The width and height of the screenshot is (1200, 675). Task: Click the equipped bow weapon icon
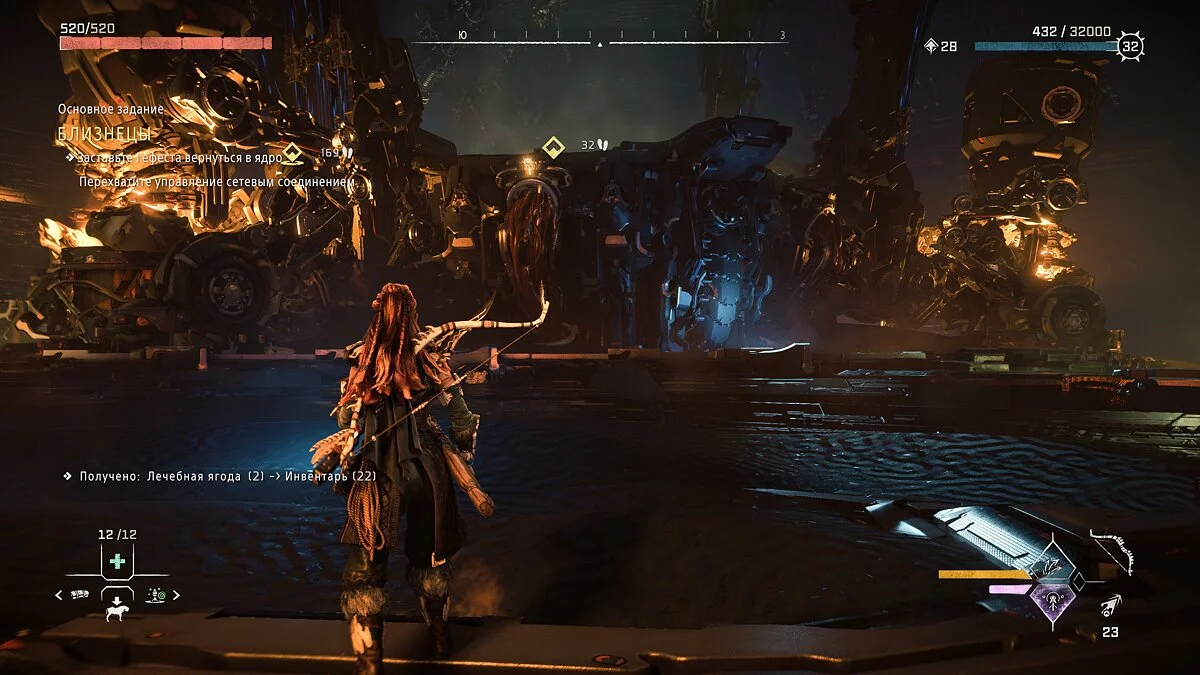point(1112,552)
